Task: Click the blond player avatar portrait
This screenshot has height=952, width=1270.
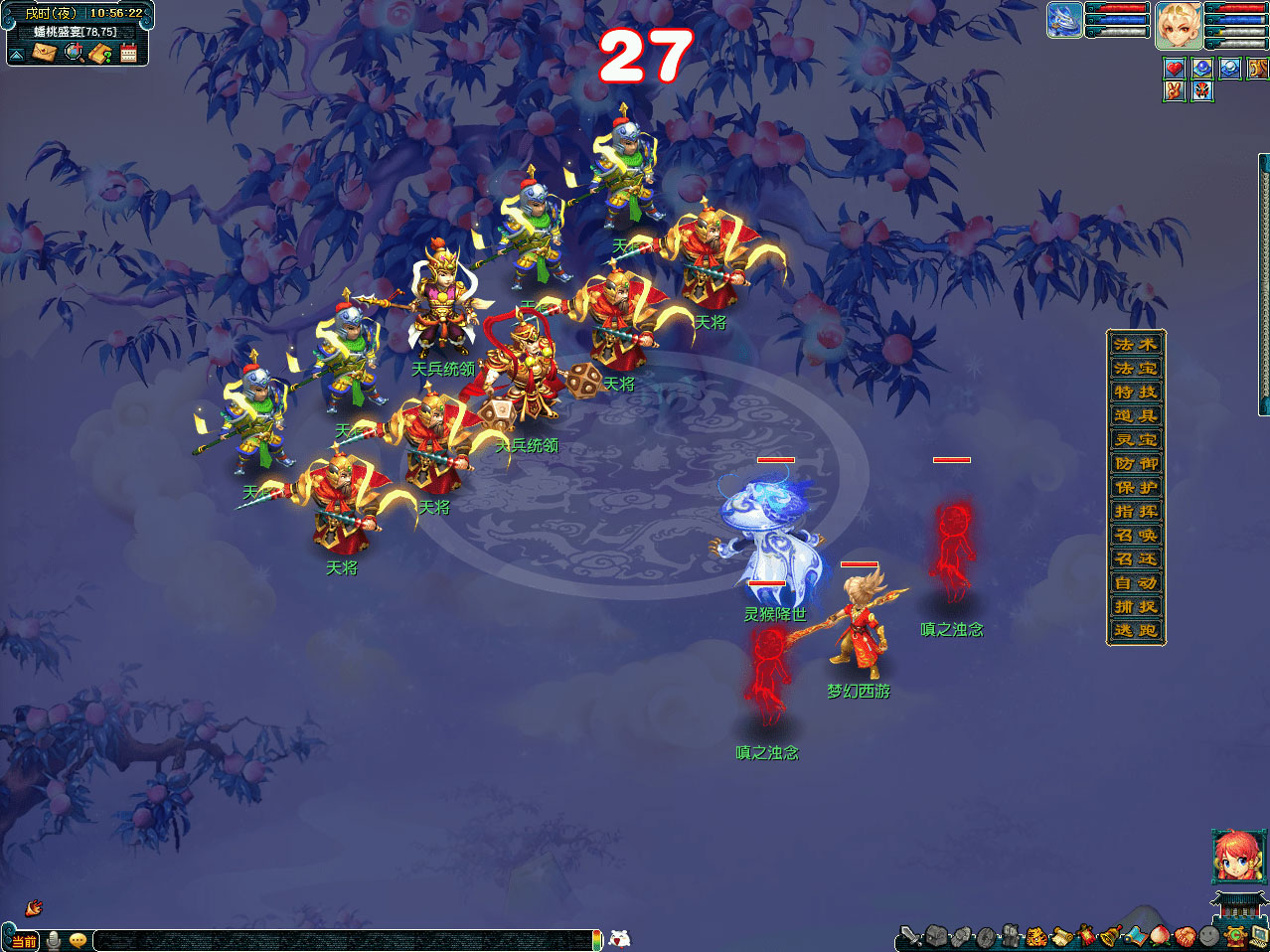Action: point(1179,24)
